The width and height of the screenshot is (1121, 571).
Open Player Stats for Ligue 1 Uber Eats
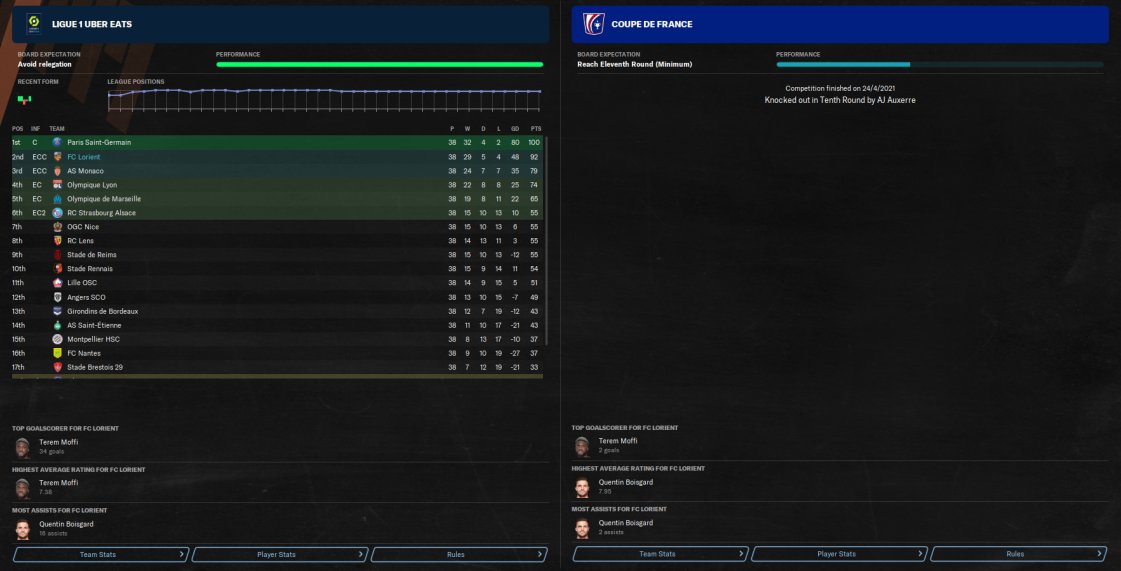click(278, 553)
